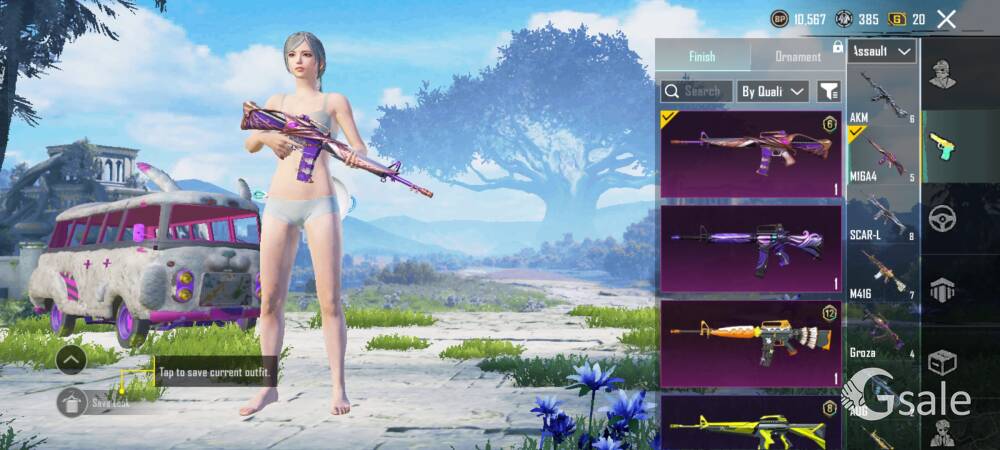1000x450 pixels.
Task: Open the filter funnel options
Action: point(829,91)
